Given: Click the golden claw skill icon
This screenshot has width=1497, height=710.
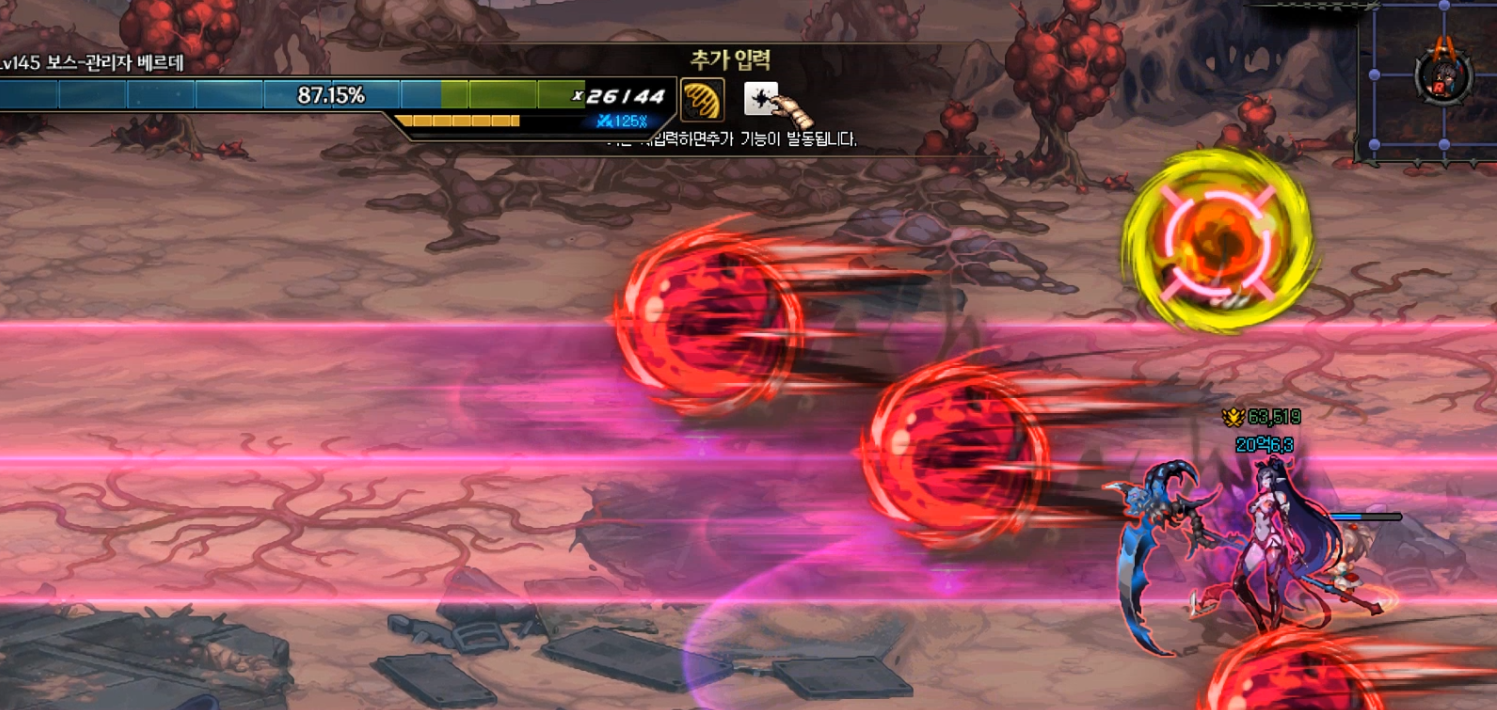Looking at the screenshot, I should click(x=702, y=100).
